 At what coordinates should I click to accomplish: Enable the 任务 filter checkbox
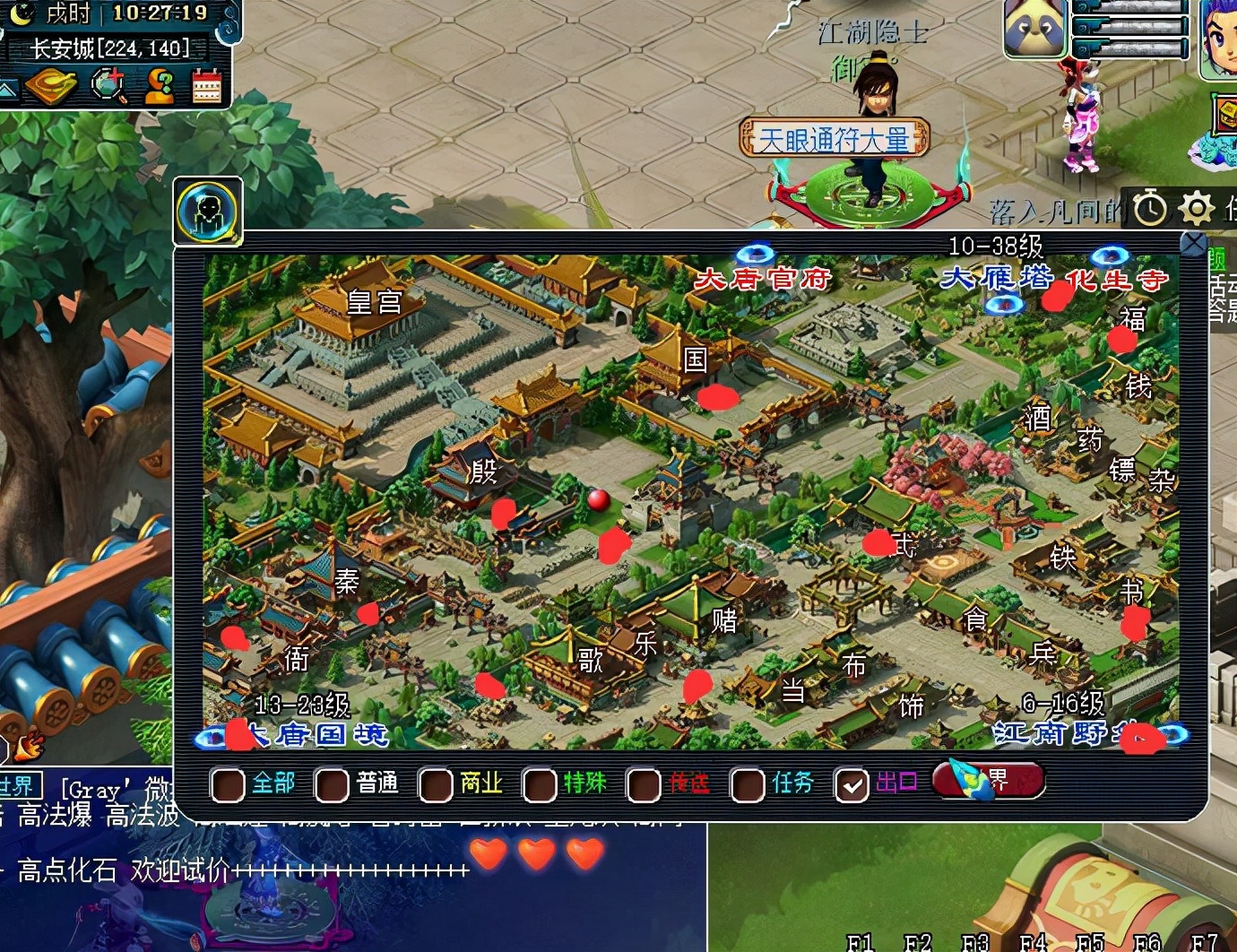[x=748, y=785]
